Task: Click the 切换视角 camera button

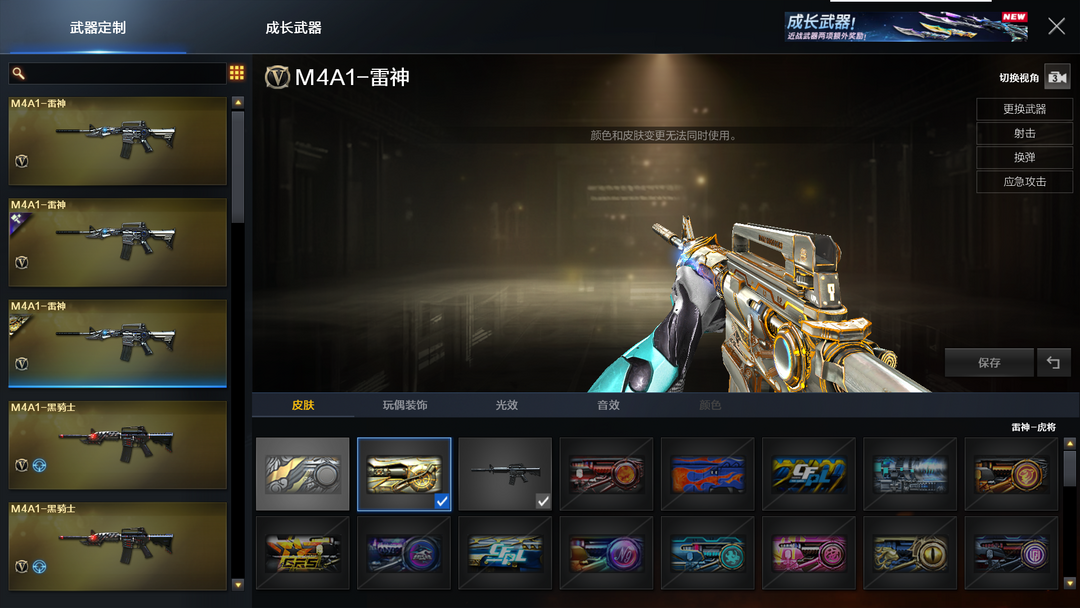Action: (1057, 77)
